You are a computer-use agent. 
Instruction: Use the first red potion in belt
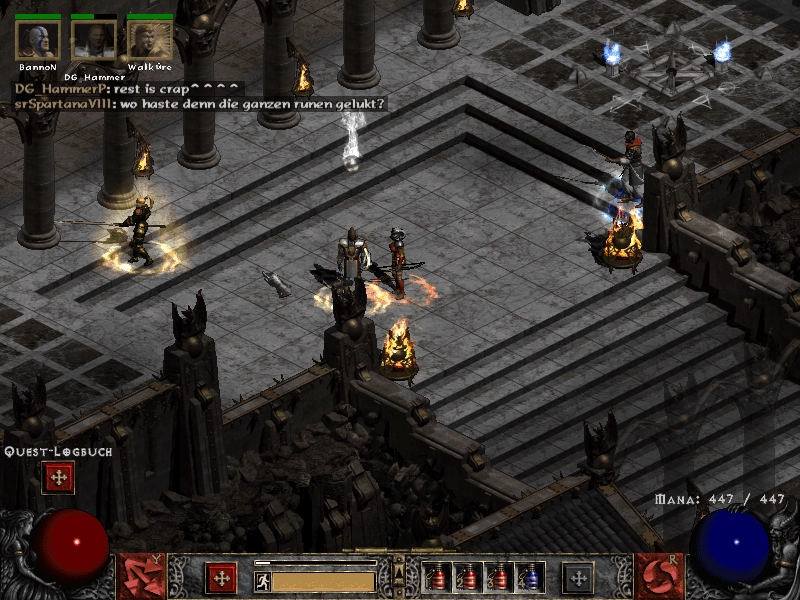pos(437,577)
